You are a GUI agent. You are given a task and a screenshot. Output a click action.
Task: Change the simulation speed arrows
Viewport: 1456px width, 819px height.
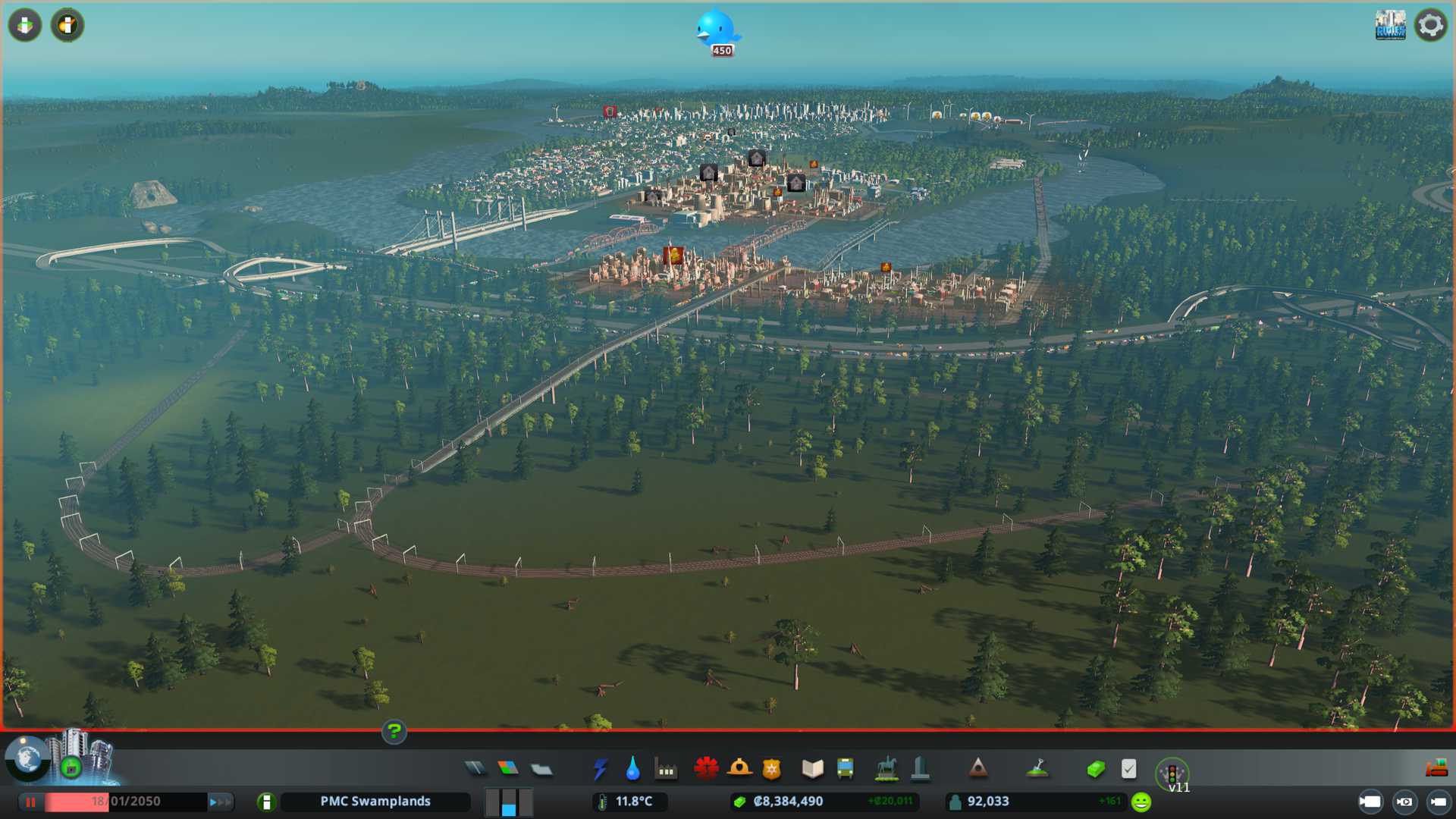click(x=219, y=802)
